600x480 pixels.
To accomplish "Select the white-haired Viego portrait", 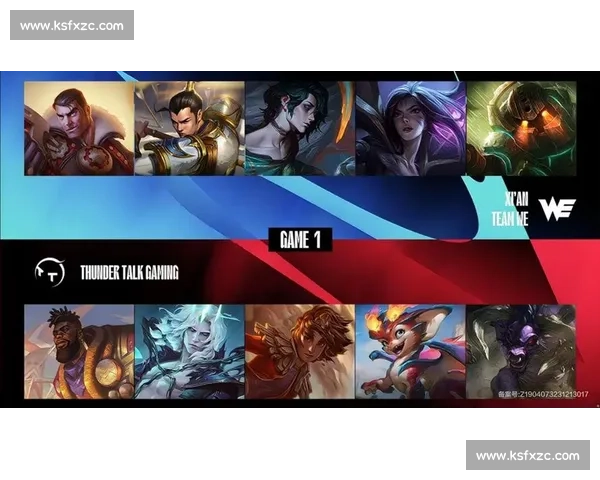I will [189, 352].
